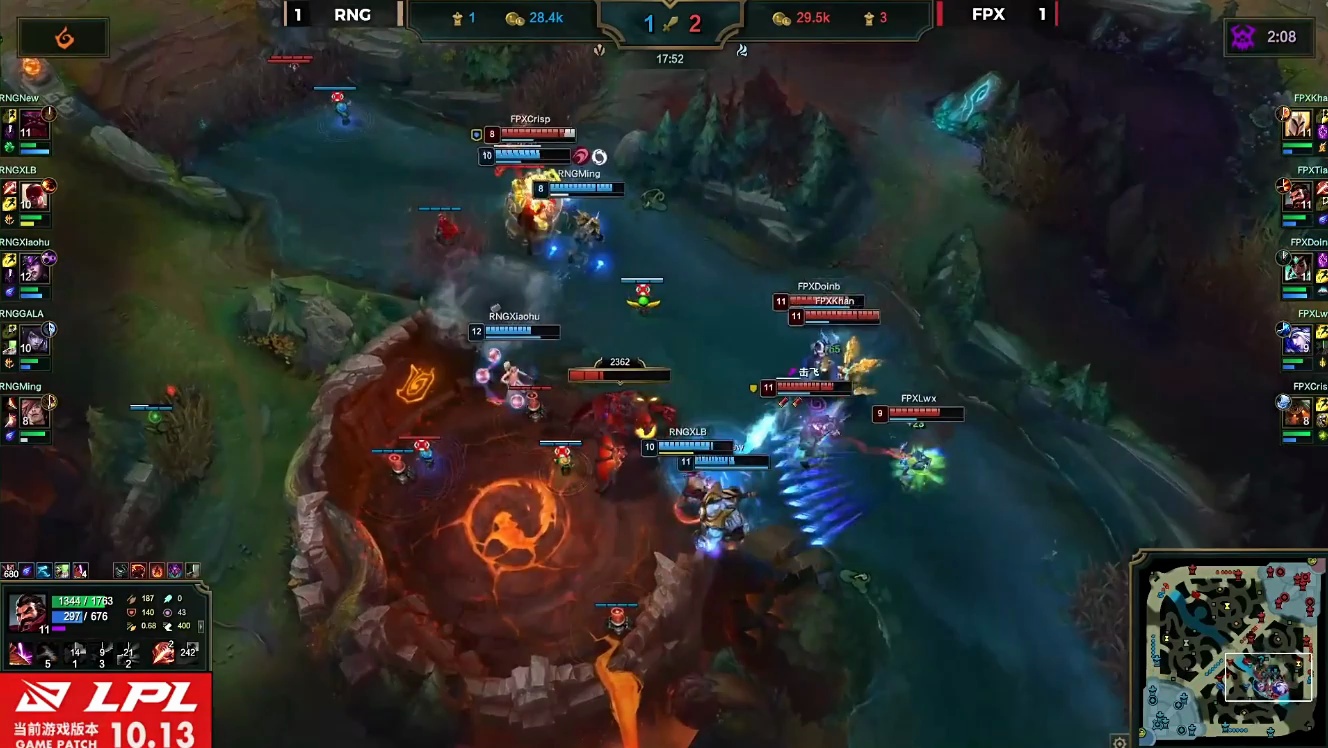Select FPXLwx's champion portrait
The height and width of the screenshot is (748, 1328).
tap(1298, 340)
